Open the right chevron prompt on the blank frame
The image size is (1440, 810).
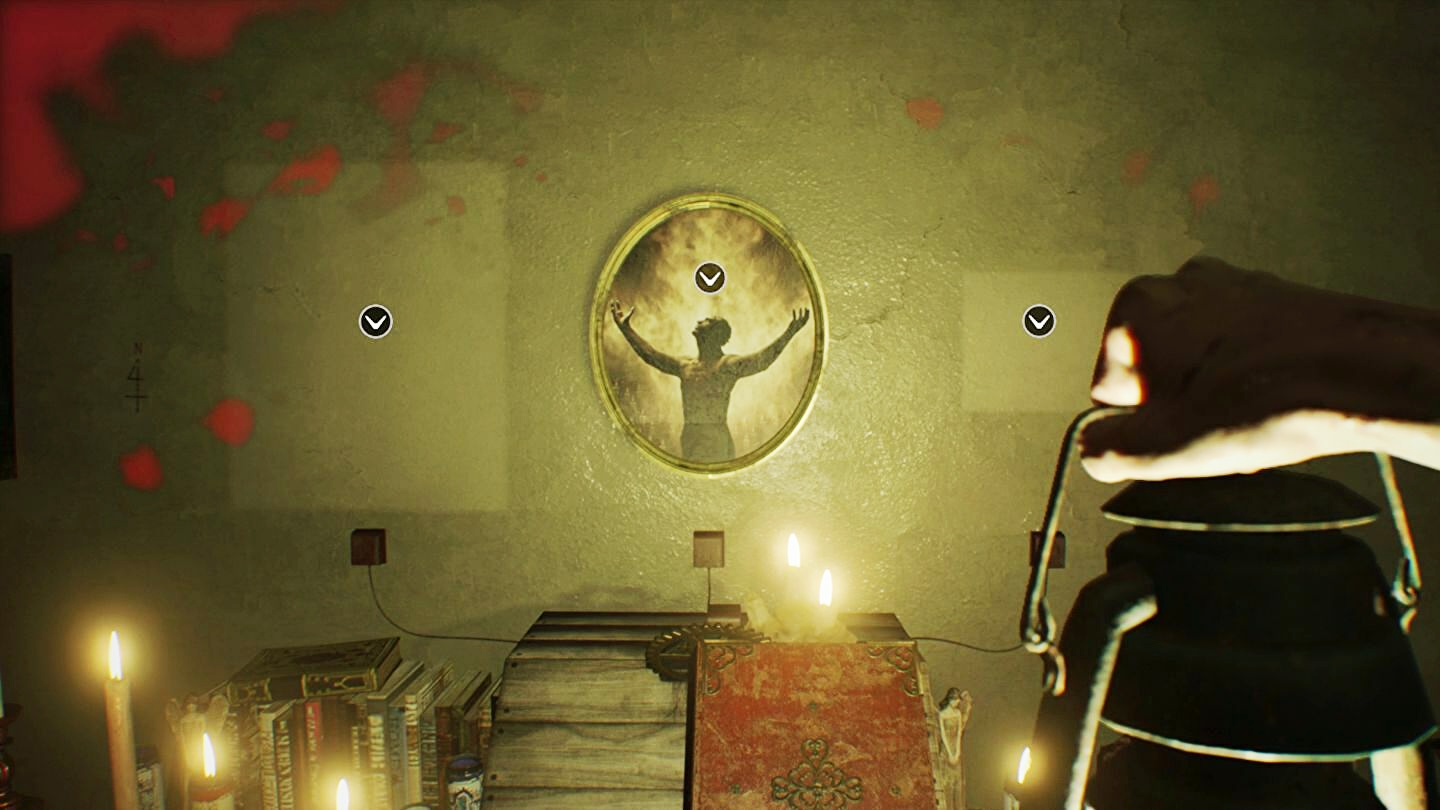1037,321
